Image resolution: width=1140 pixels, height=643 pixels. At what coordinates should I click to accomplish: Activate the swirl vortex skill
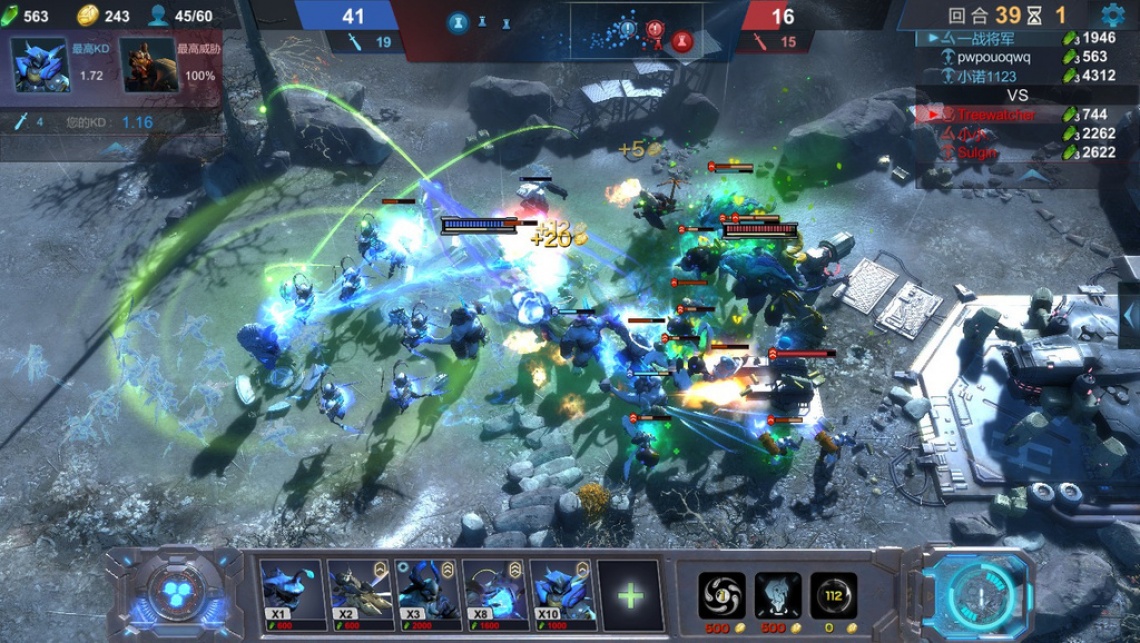(721, 595)
